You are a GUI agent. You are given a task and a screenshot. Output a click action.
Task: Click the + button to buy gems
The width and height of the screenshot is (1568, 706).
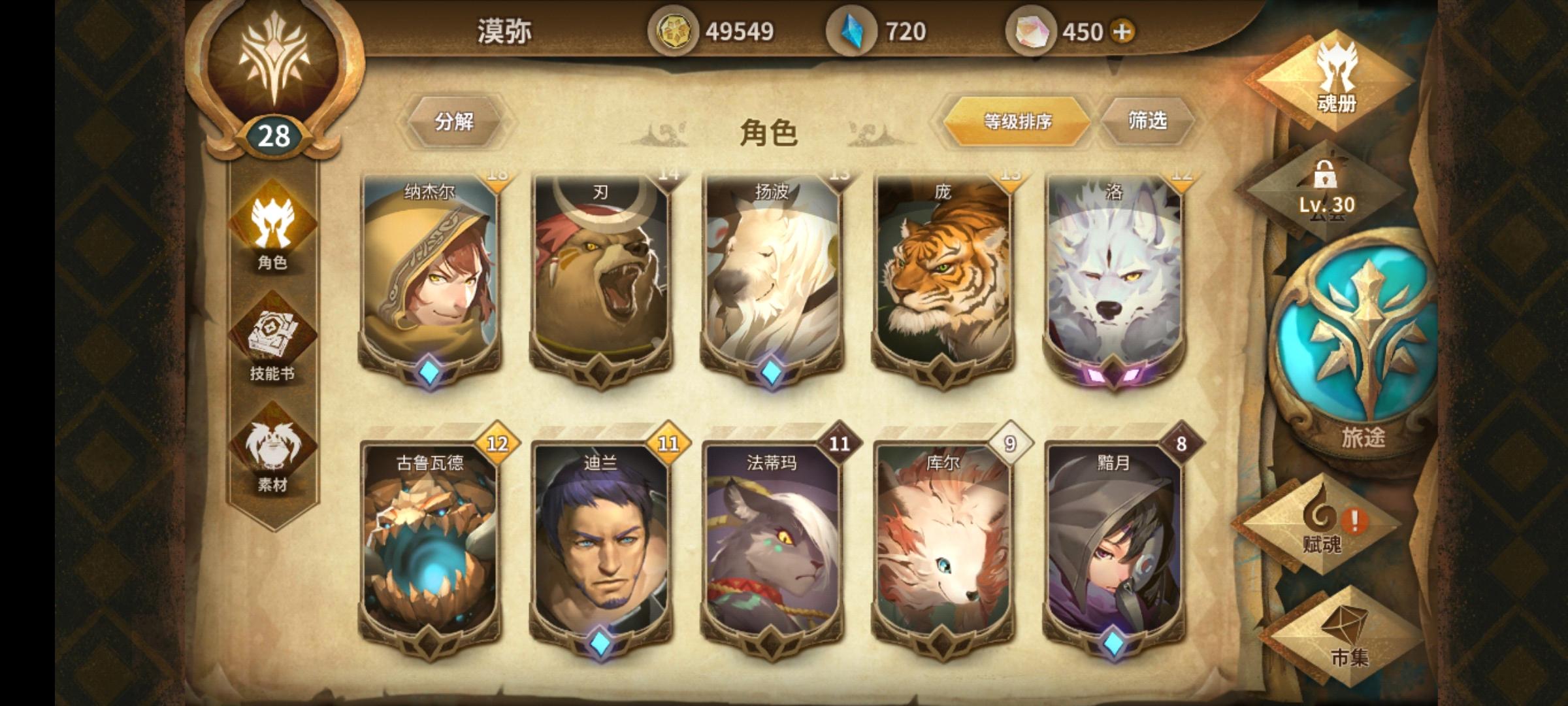(1122, 29)
